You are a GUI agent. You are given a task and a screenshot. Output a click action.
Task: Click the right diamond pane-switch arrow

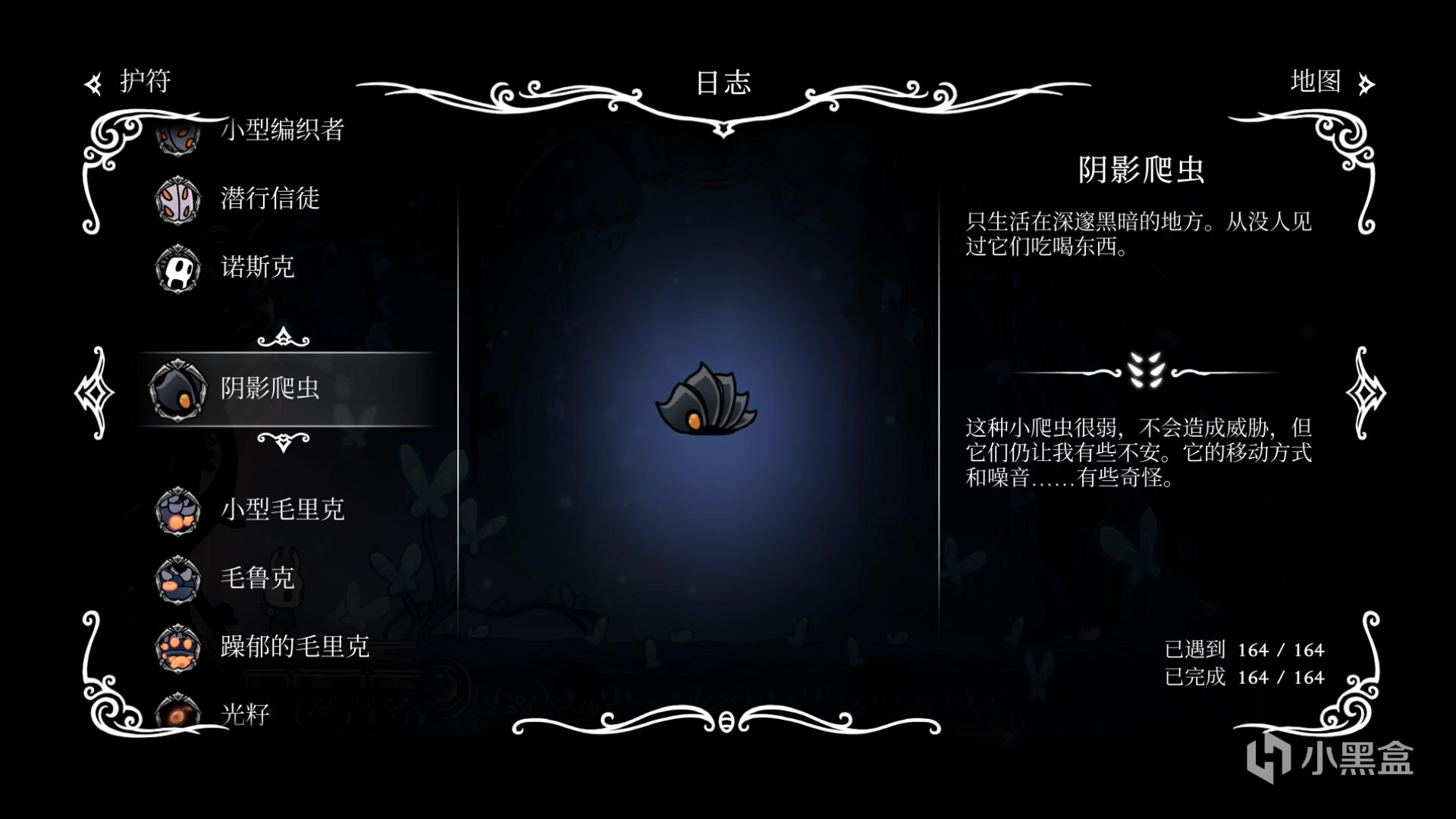[1365, 392]
